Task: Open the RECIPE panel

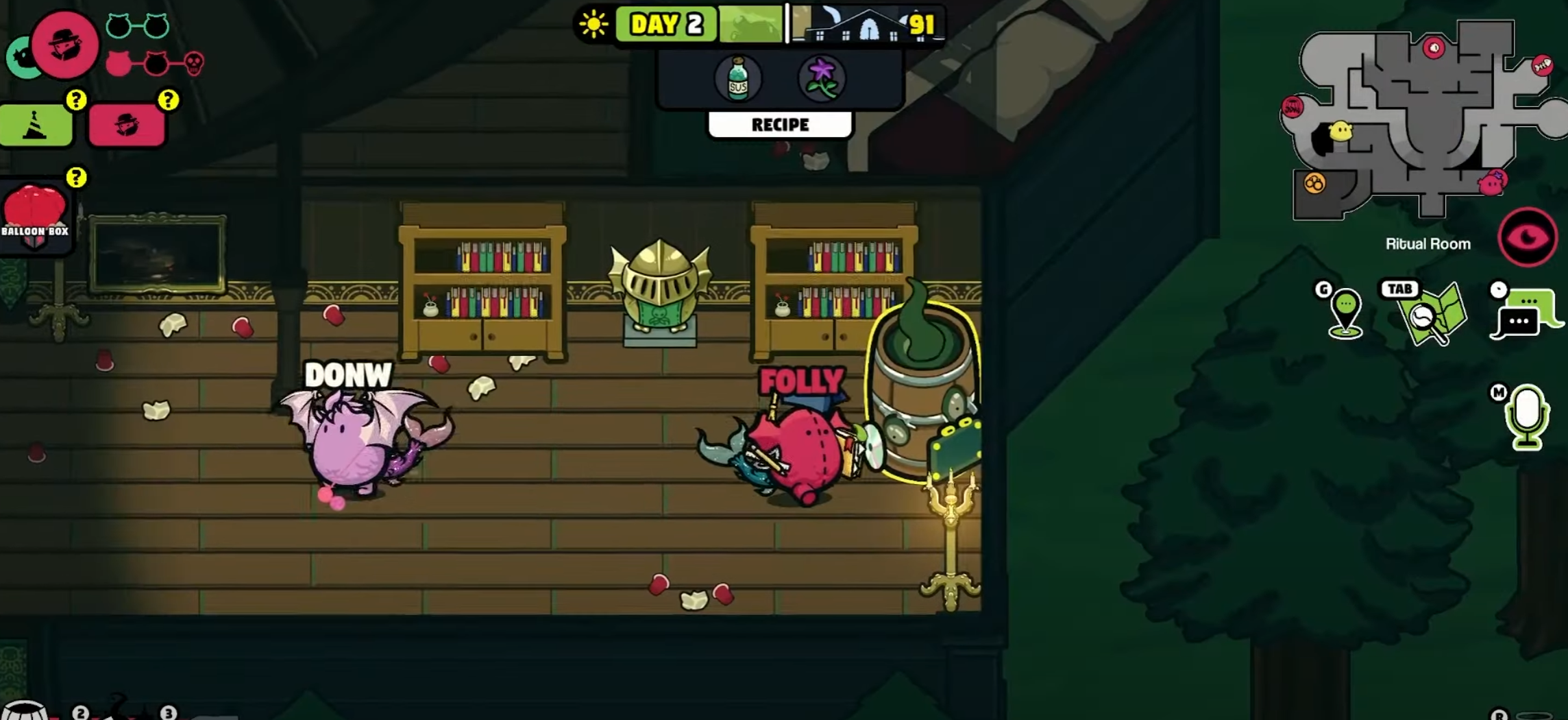Action: click(x=780, y=125)
